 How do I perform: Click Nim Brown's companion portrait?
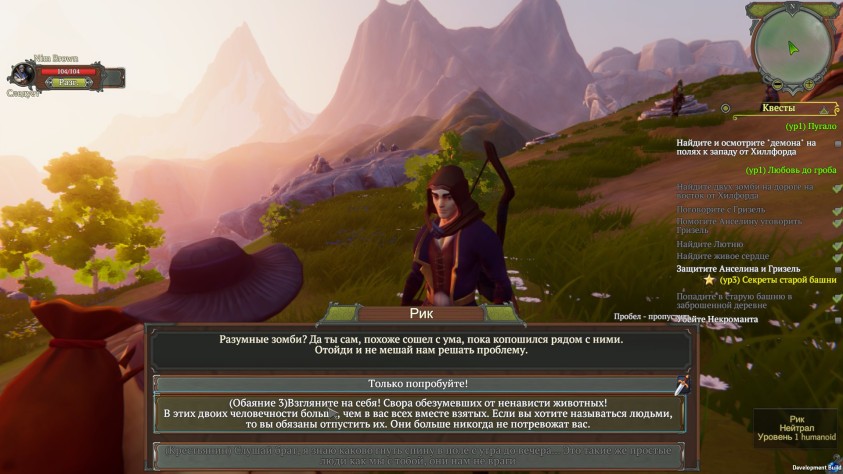[21, 74]
